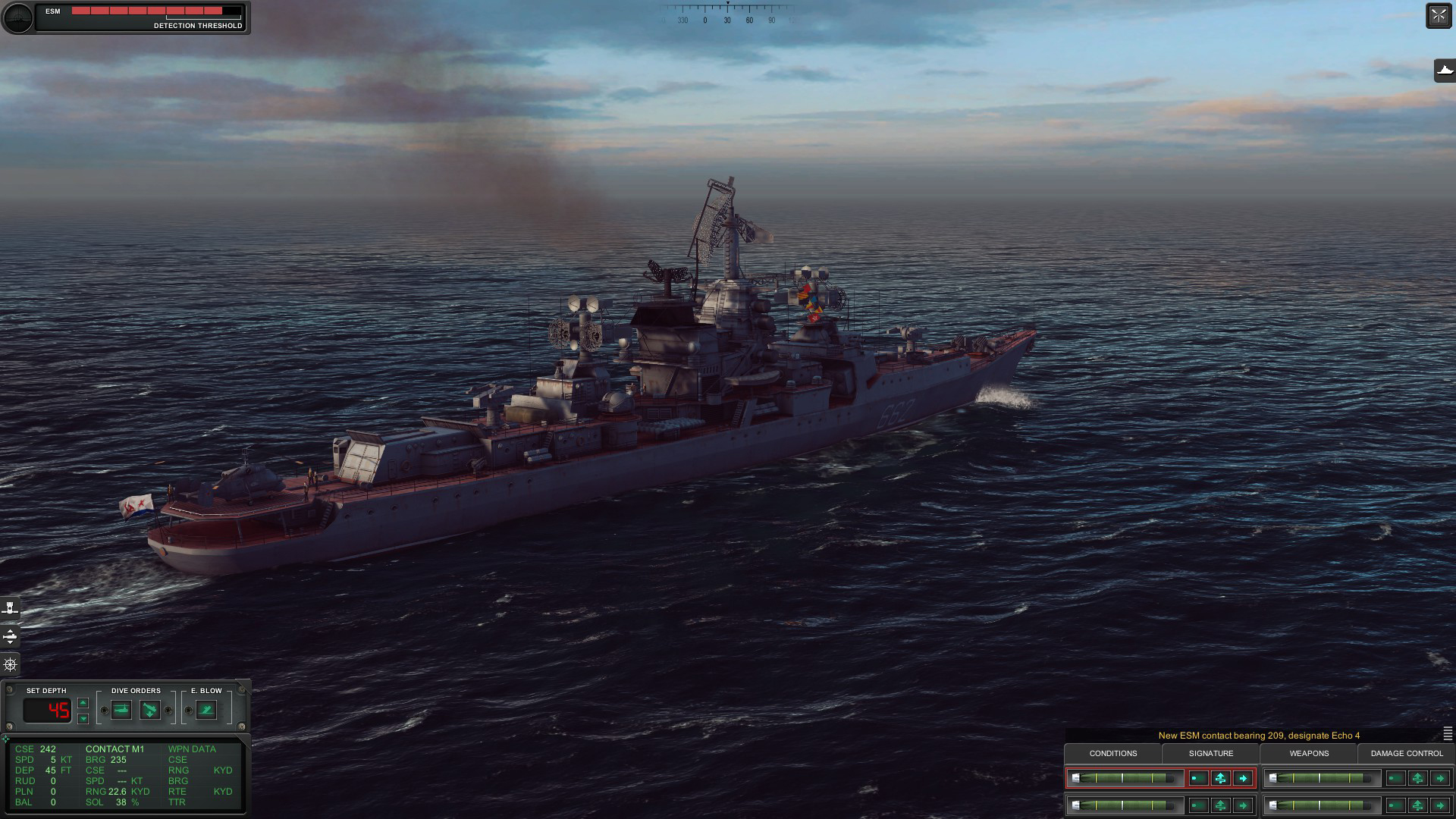
Task: Select the surface dive order icon
Action: (121, 710)
